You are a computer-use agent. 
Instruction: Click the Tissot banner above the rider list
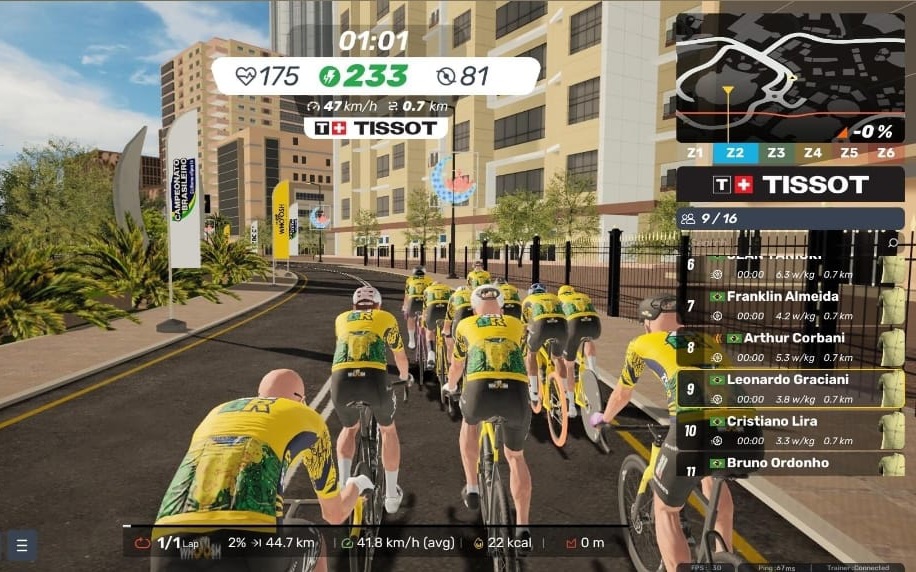(x=790, y=184)
